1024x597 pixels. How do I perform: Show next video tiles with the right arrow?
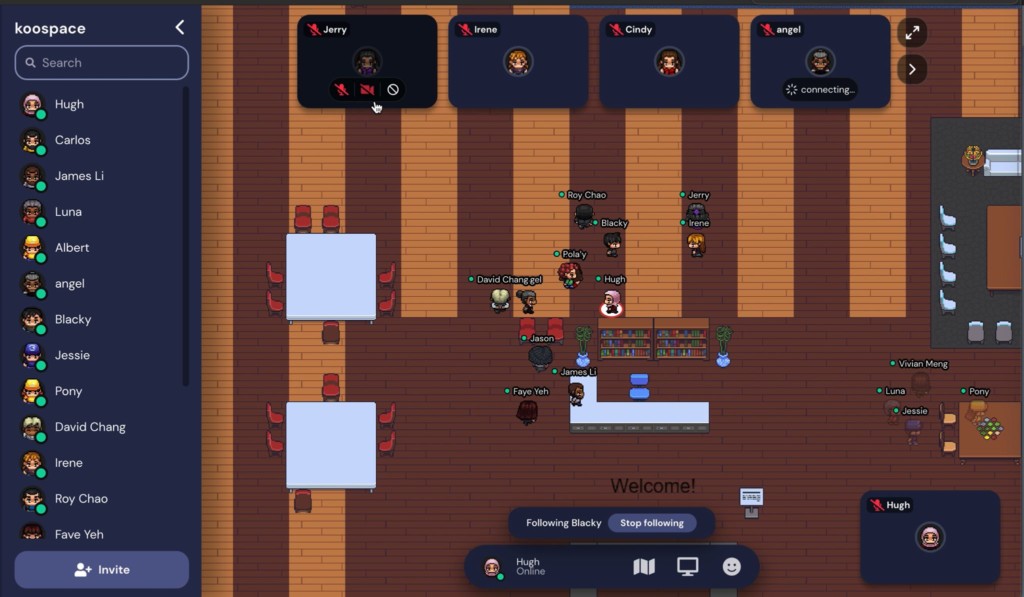912,69
